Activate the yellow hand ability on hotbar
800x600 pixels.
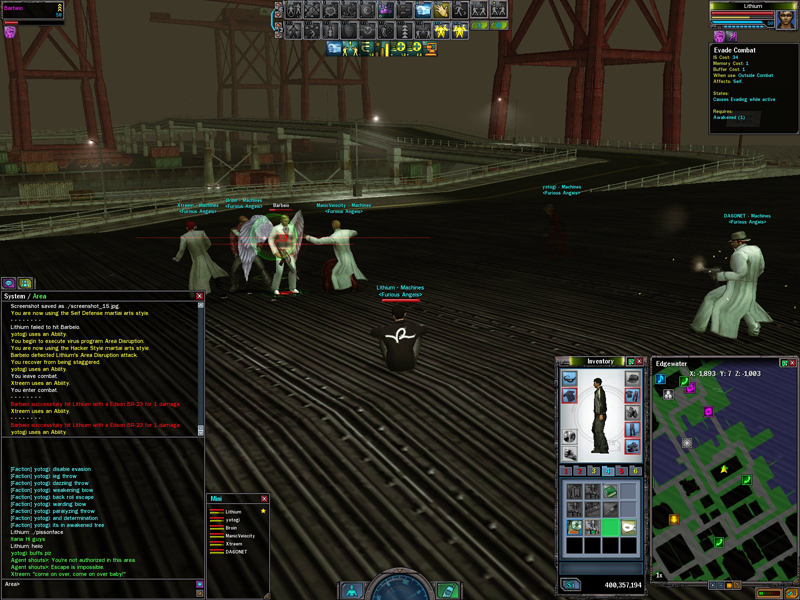coord(441,10)
